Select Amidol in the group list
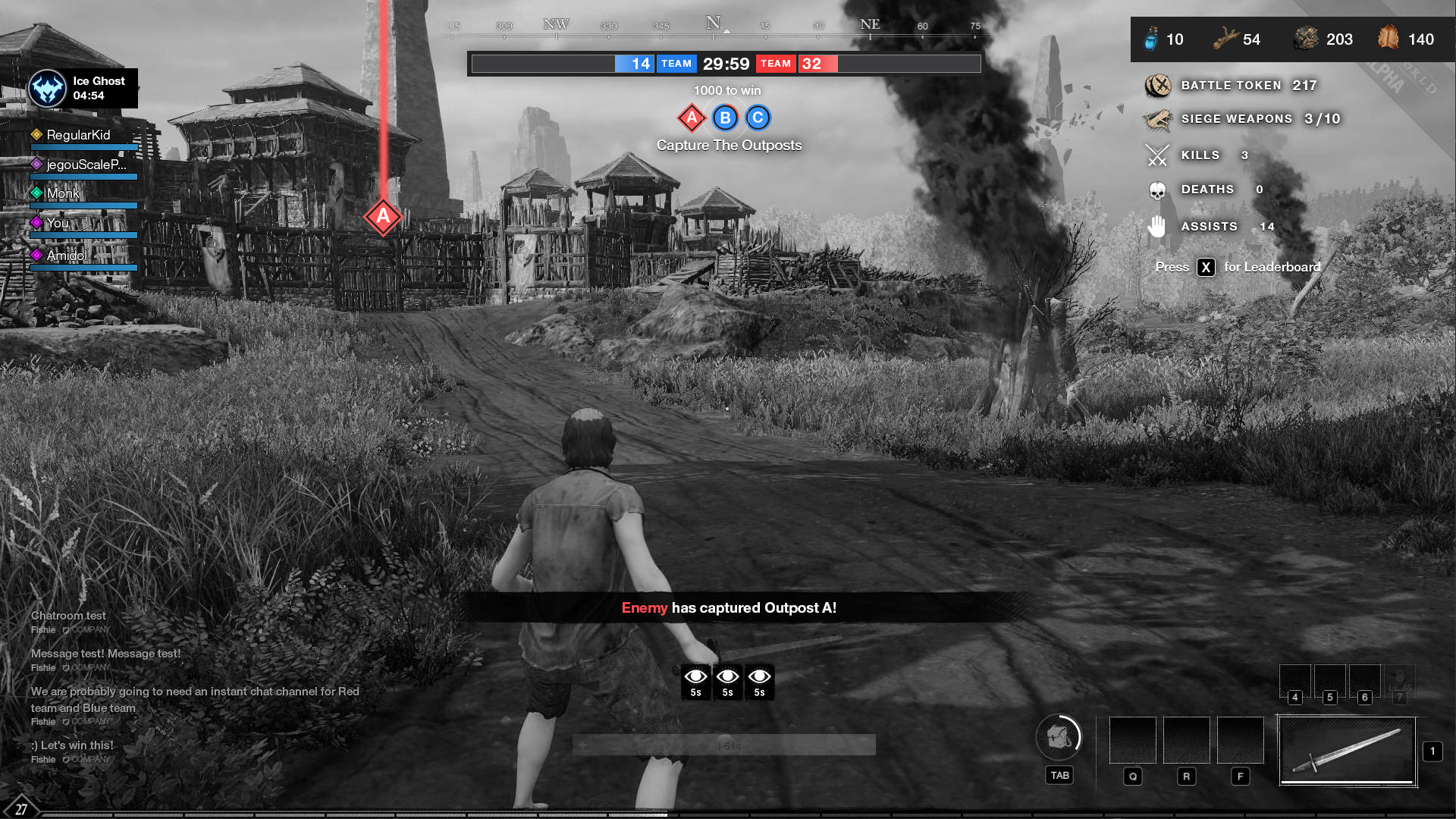This screenshot has height=819, width=1456. pos(67,256)
